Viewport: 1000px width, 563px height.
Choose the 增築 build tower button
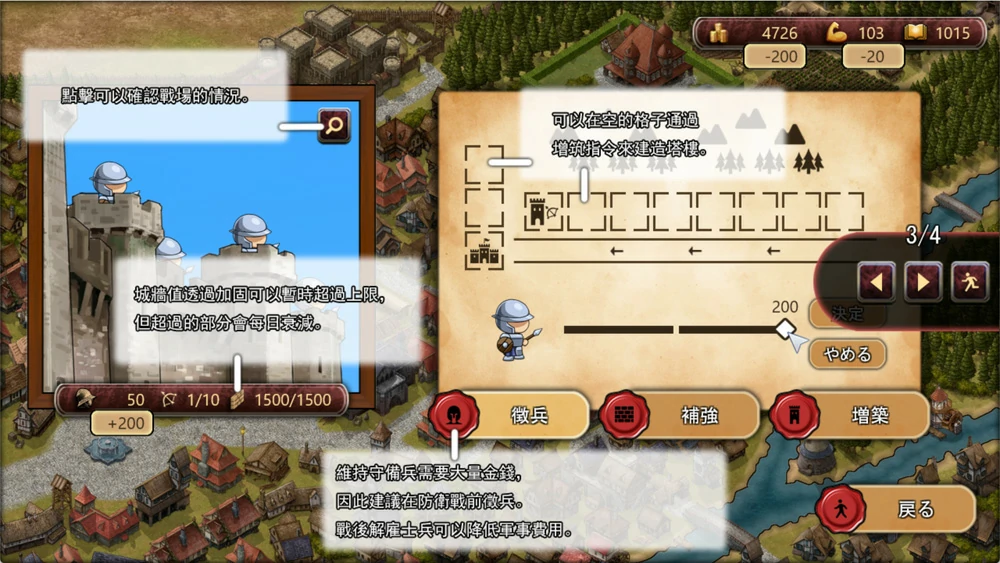point(851,415)
